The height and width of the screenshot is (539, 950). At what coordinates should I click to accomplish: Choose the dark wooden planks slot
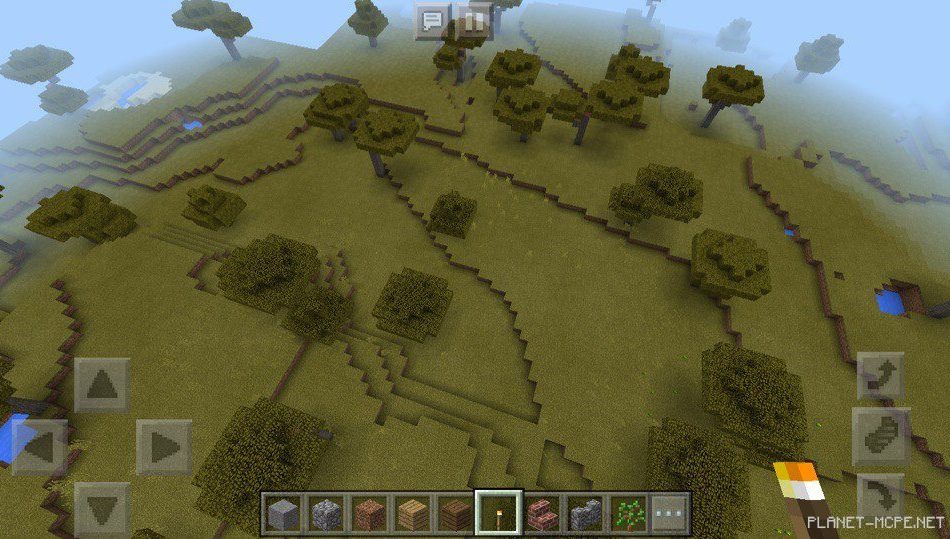(454, 513)
